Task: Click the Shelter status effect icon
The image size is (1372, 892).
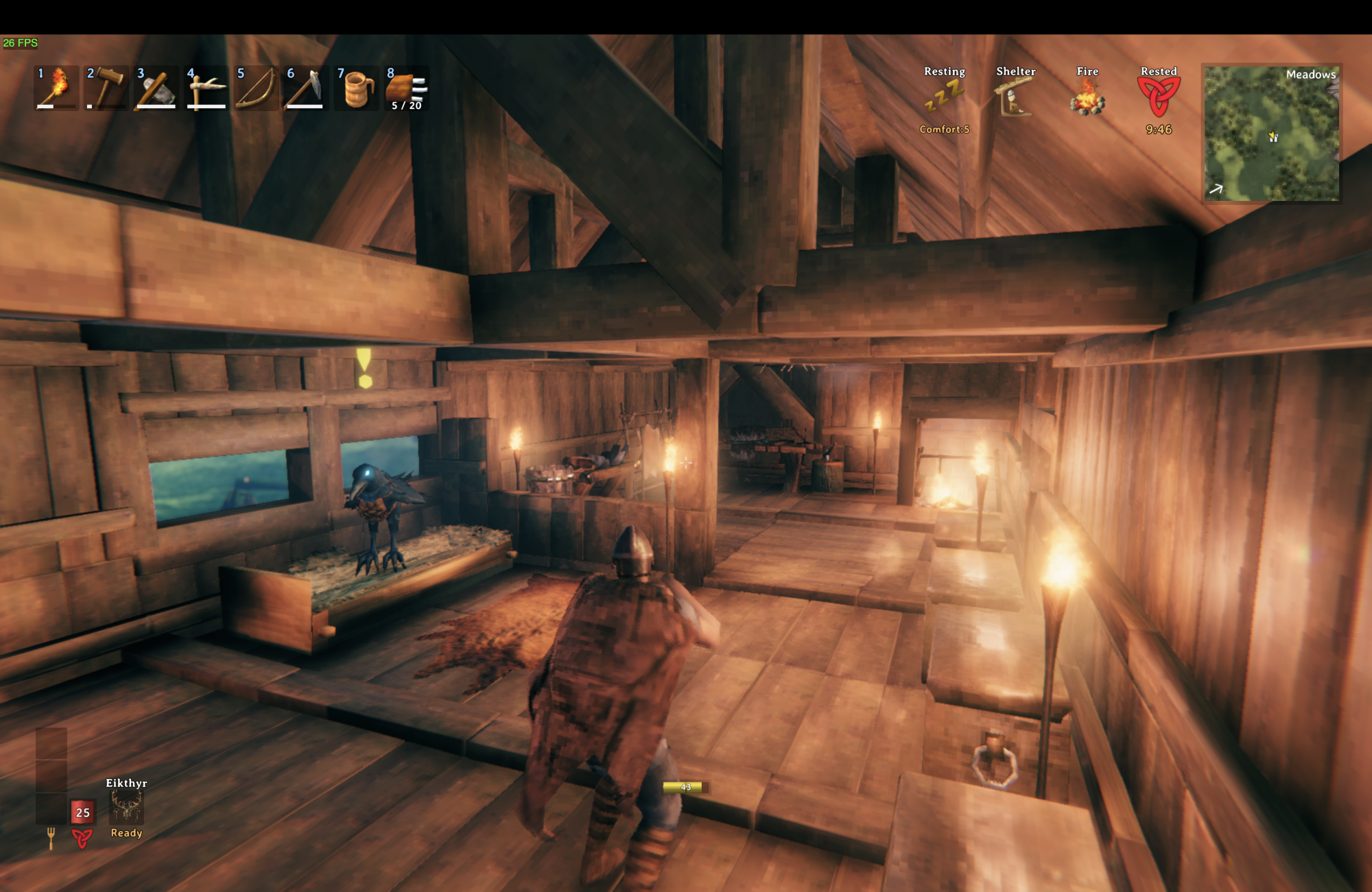Action: 1015,97
